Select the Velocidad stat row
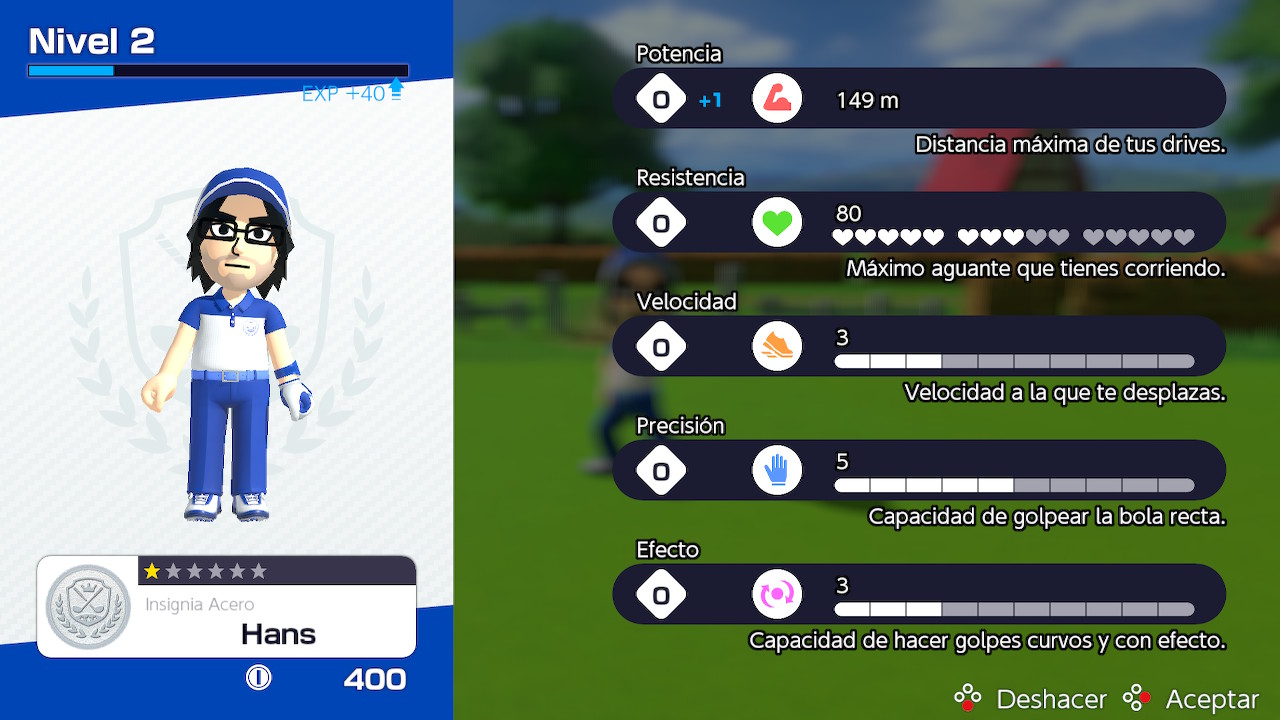This screenshot has height=720, width=1280. 918,346
